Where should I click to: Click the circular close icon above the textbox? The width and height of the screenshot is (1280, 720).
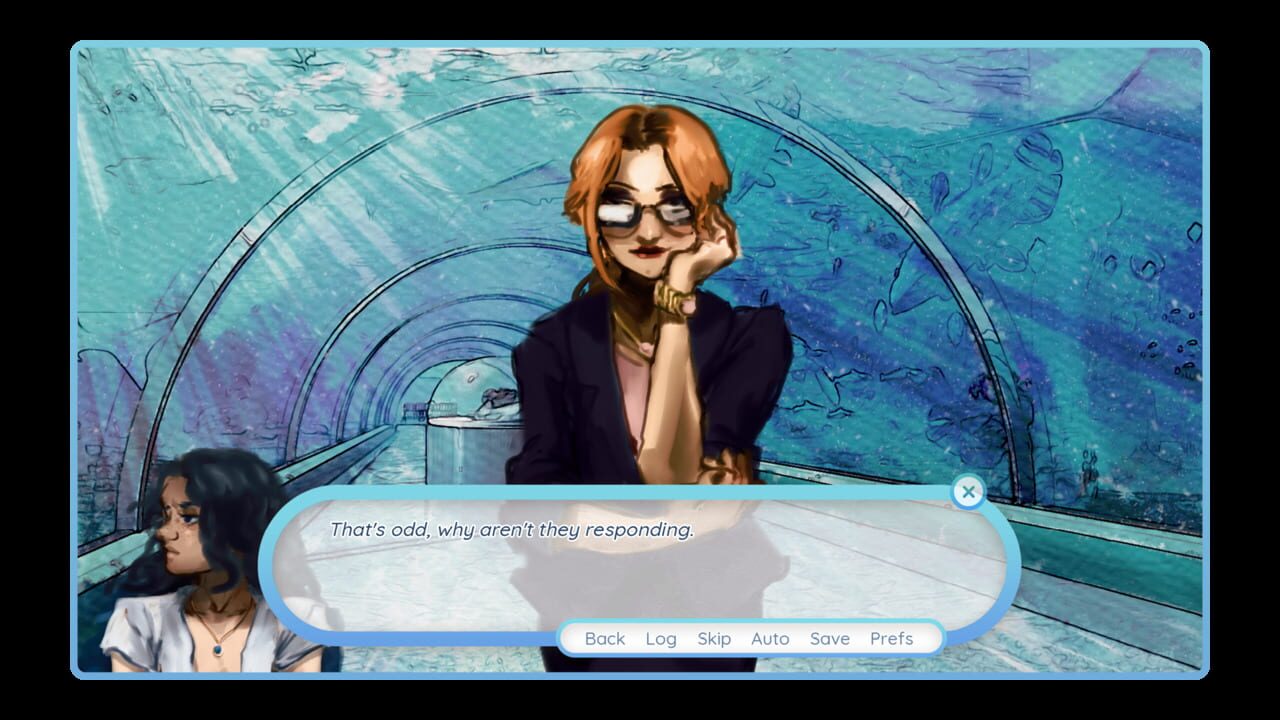point(968,491)
